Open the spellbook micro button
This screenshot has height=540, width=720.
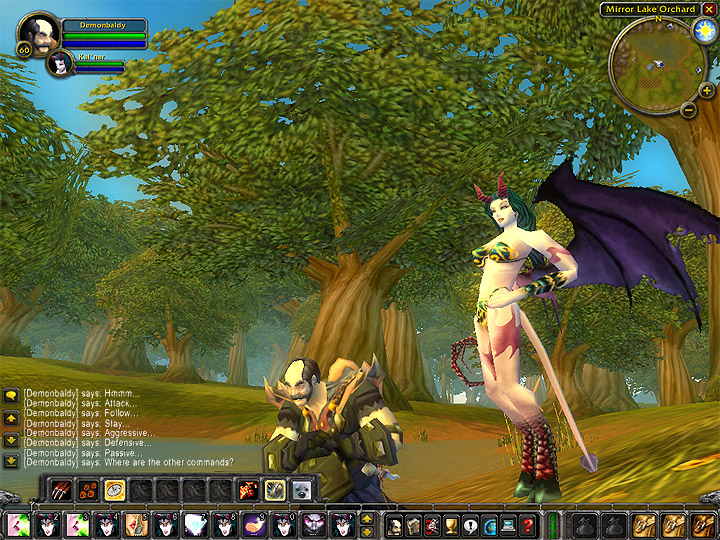[413, 526]
